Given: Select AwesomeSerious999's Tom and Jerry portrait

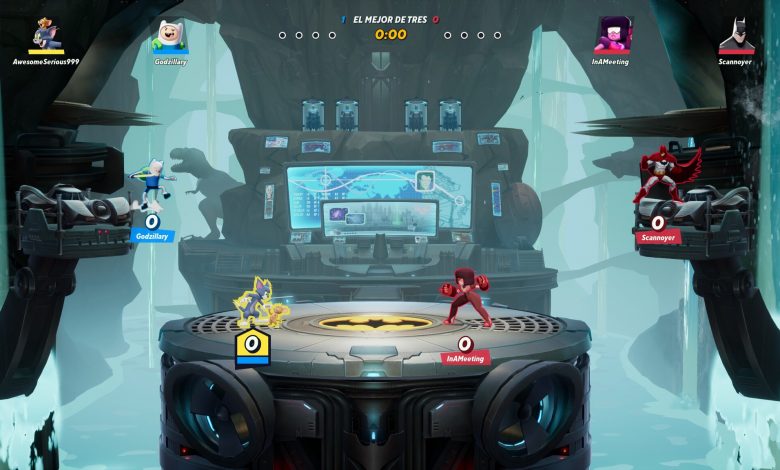Looking at the screenshot, I should coord(44,34).
